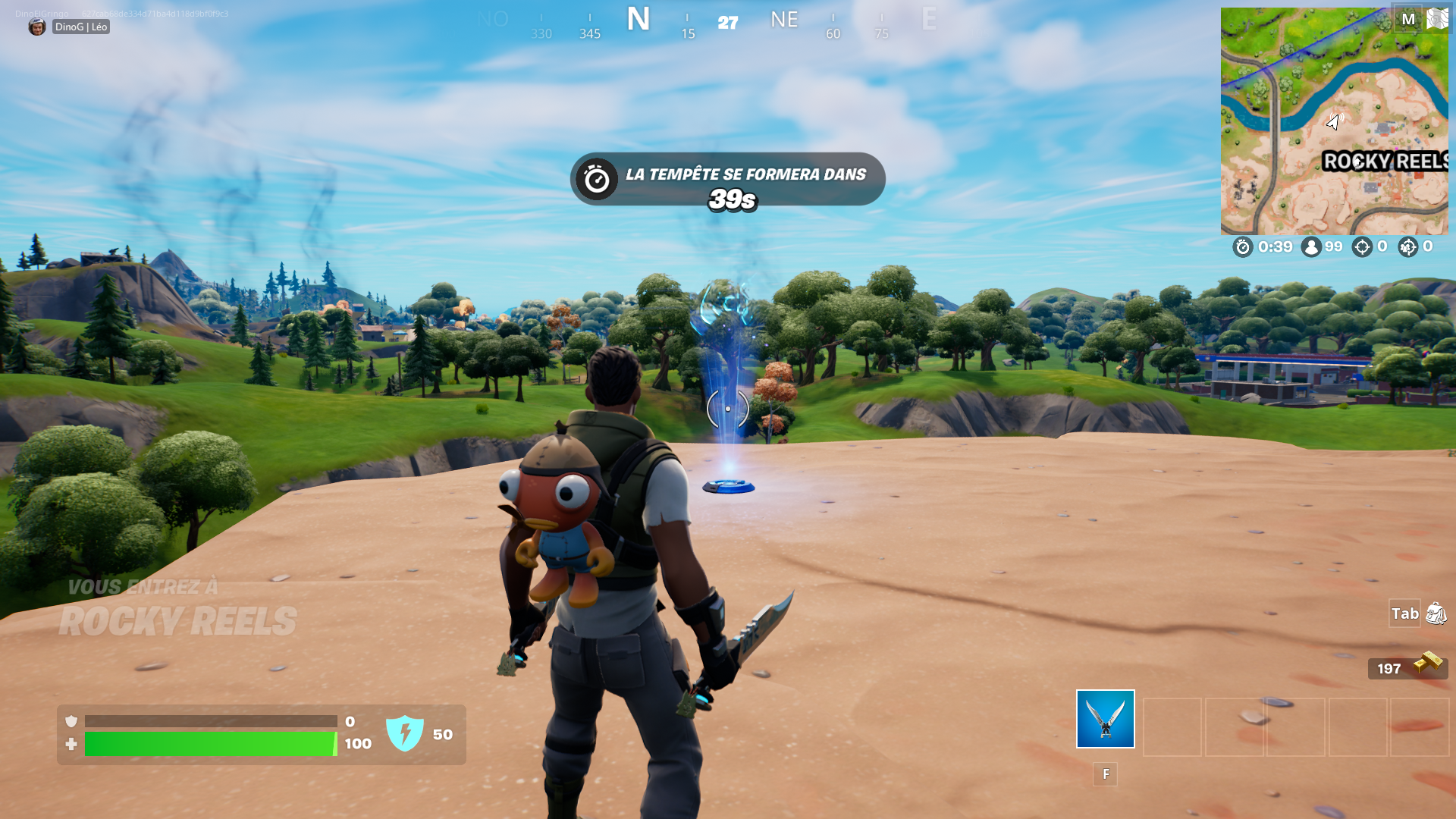1456x819 pixels.
Task: Select the DinoG | Léo player nameplate
Action: pyautogui.click(x=80, y=27)
